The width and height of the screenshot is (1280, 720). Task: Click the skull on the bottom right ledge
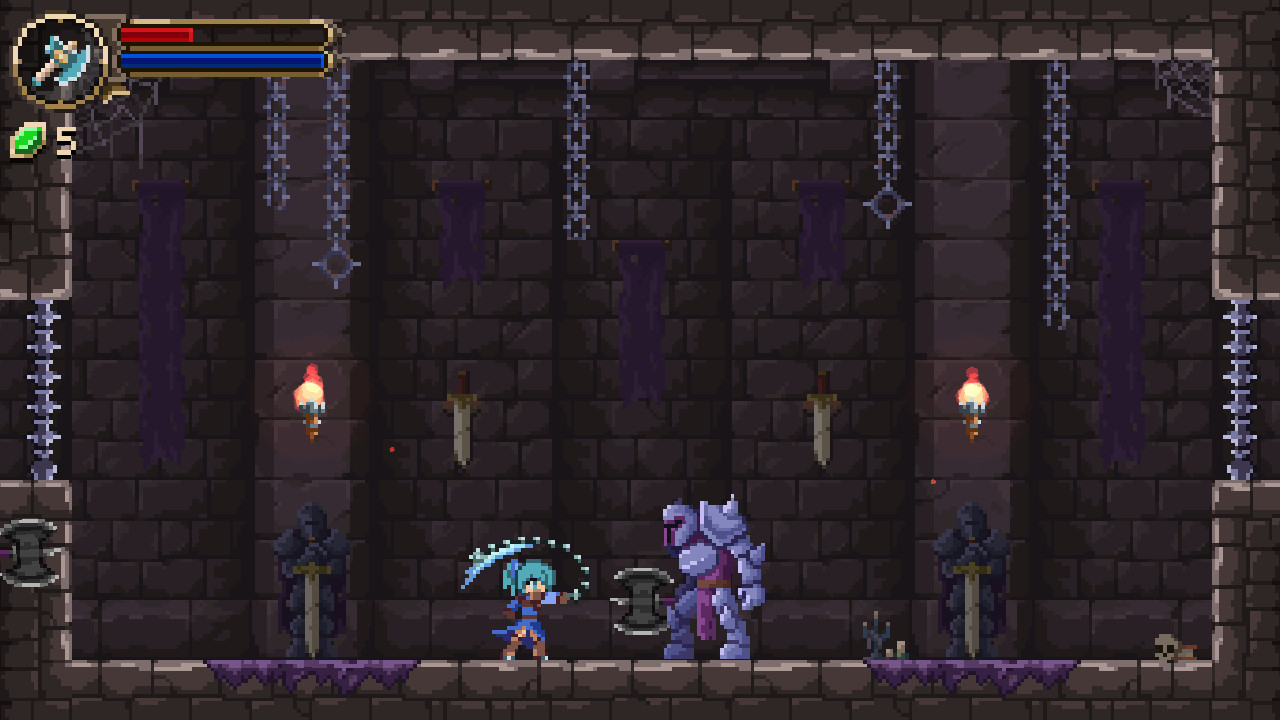coord(1164,647)
